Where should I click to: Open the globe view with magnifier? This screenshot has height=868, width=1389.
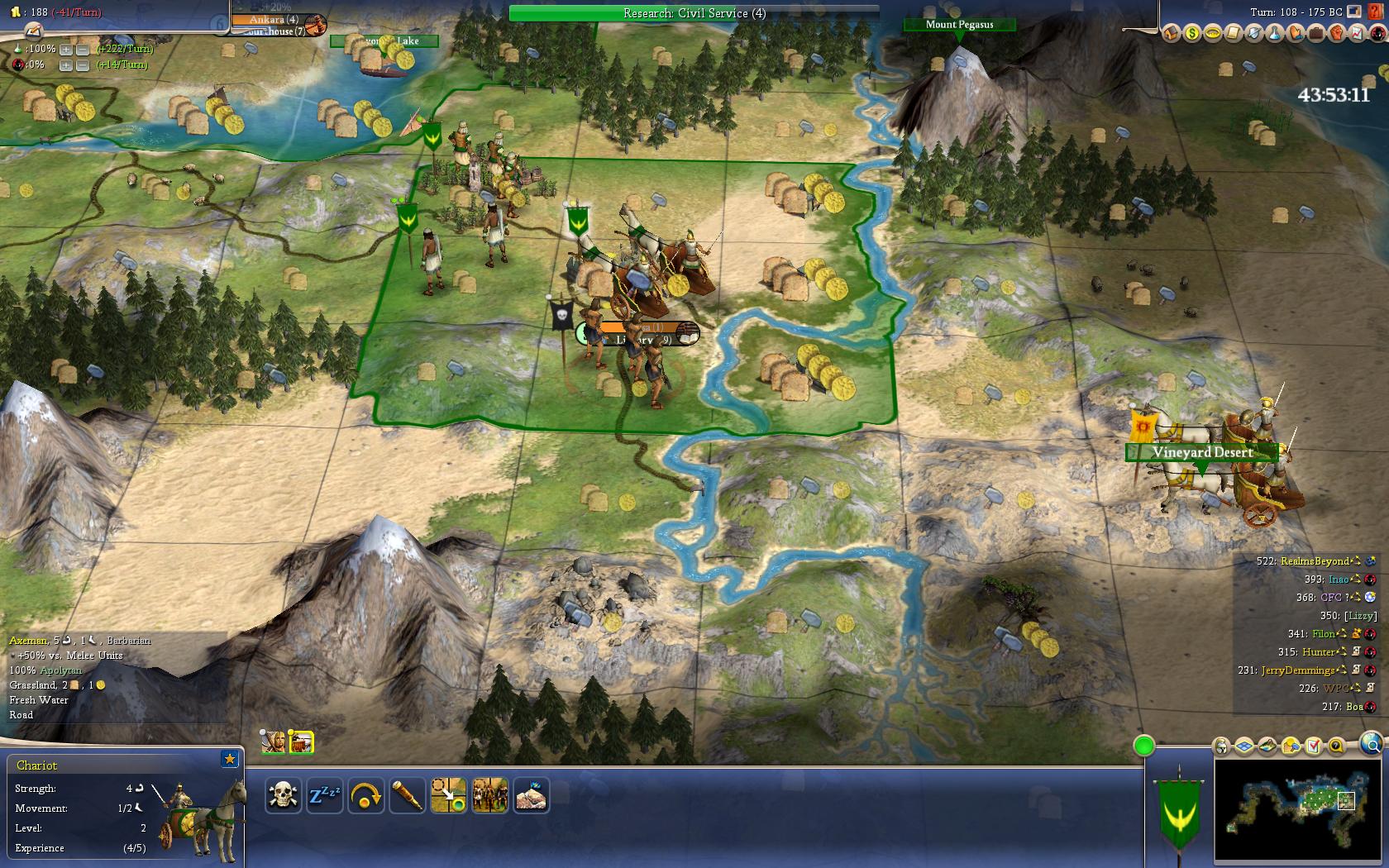pos(1370,742)
